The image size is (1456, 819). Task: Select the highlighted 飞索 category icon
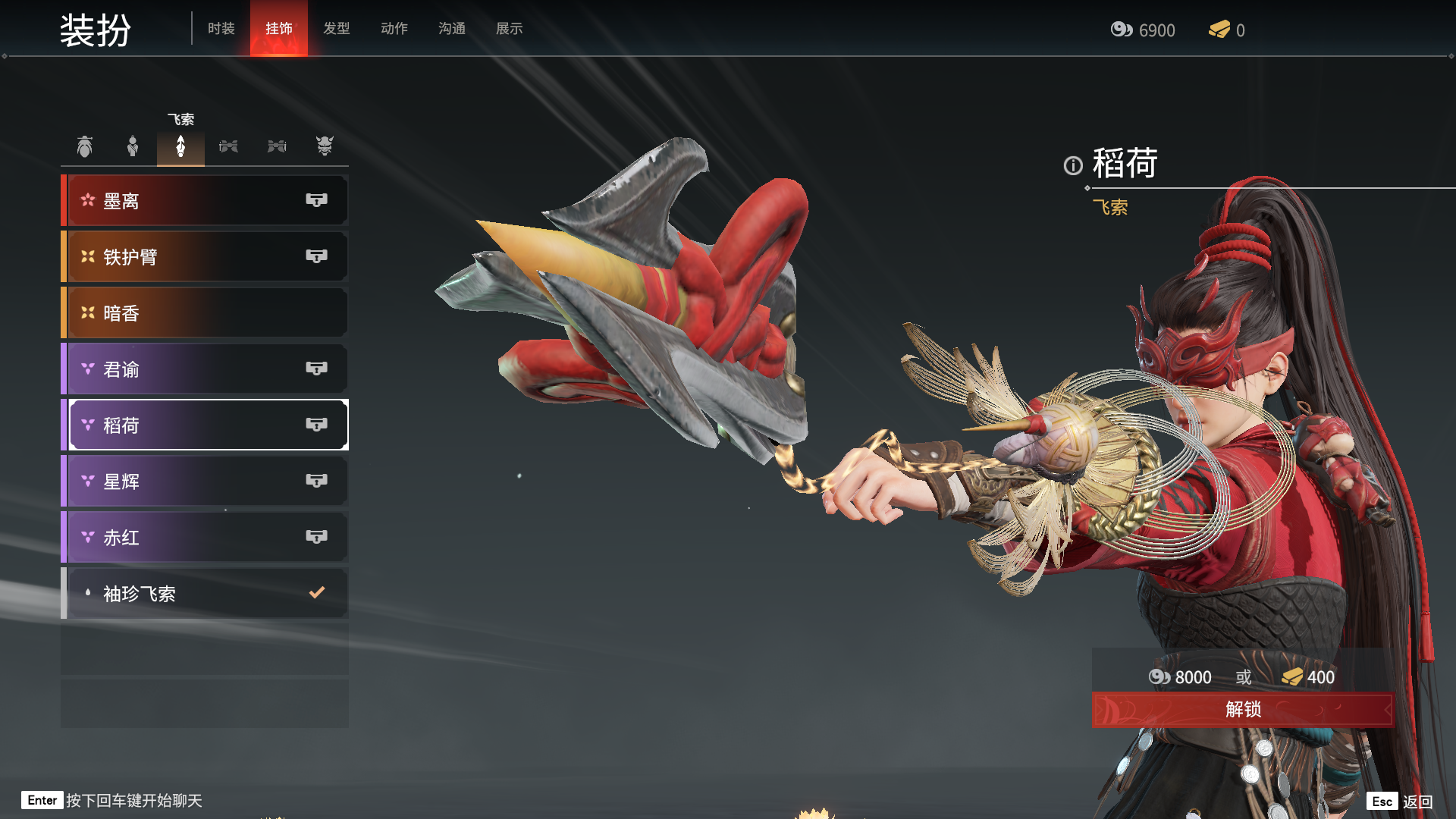180,146
